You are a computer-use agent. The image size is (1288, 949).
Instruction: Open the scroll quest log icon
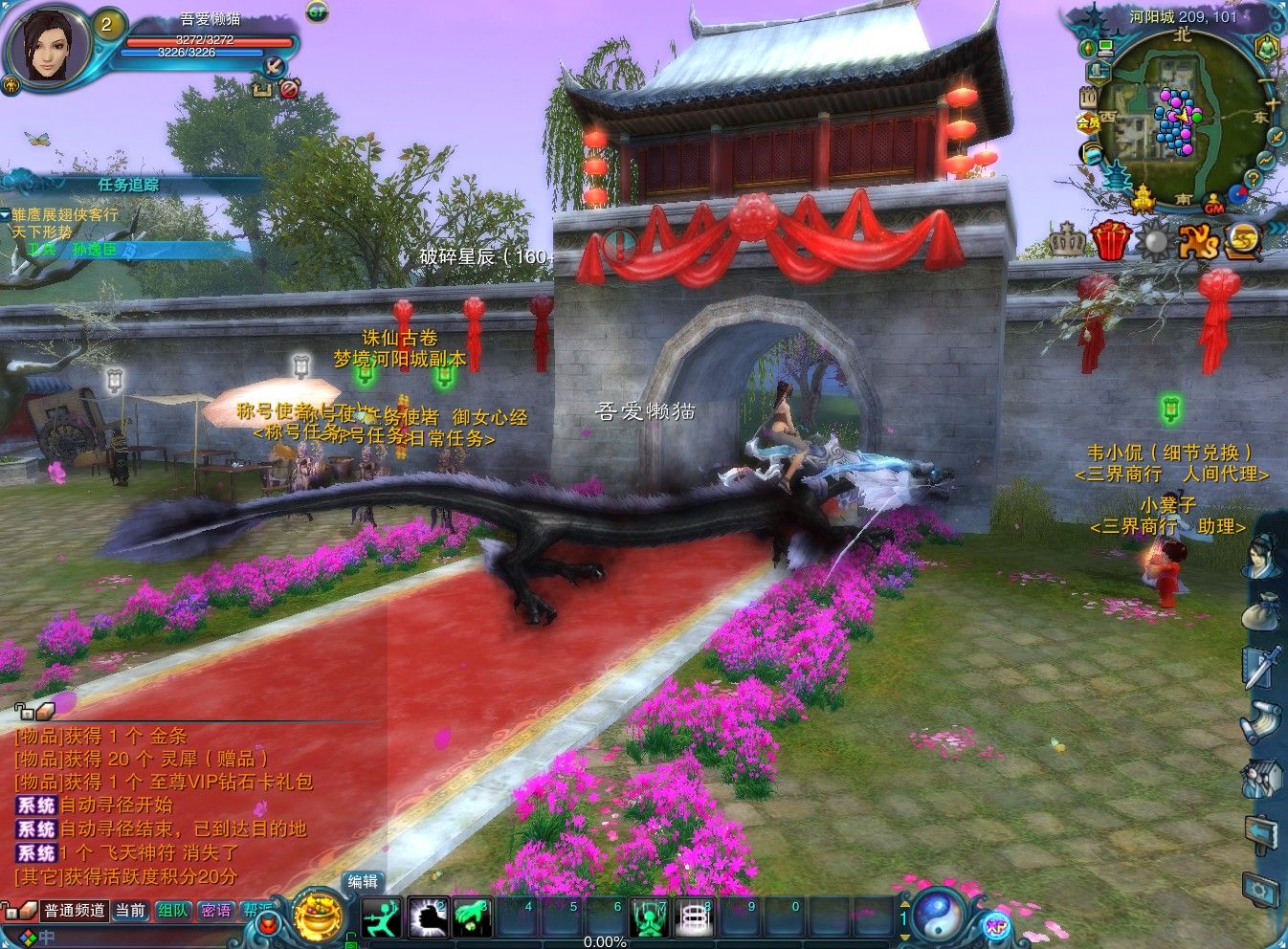pos(1259,722)
